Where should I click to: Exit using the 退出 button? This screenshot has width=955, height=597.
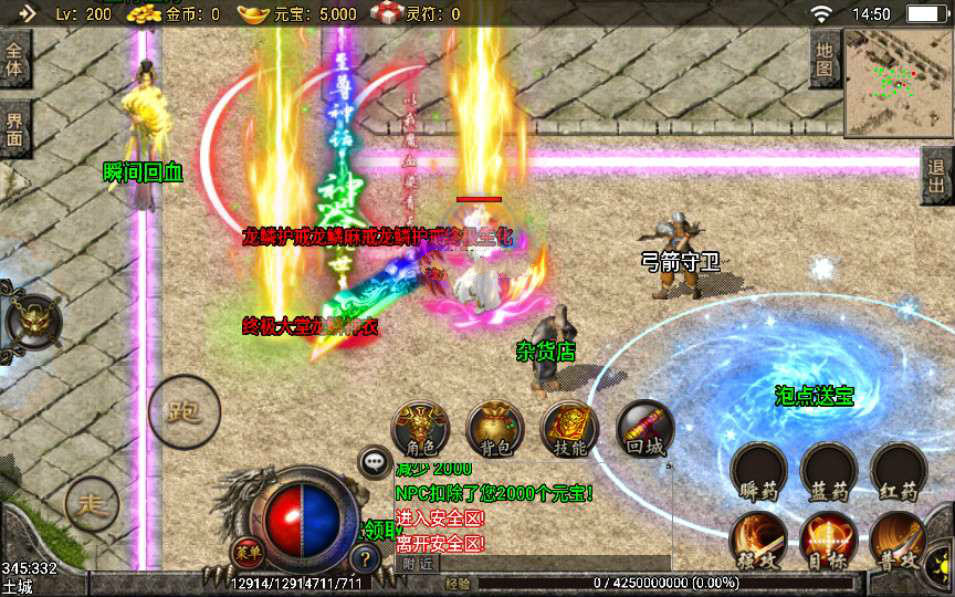937,177
